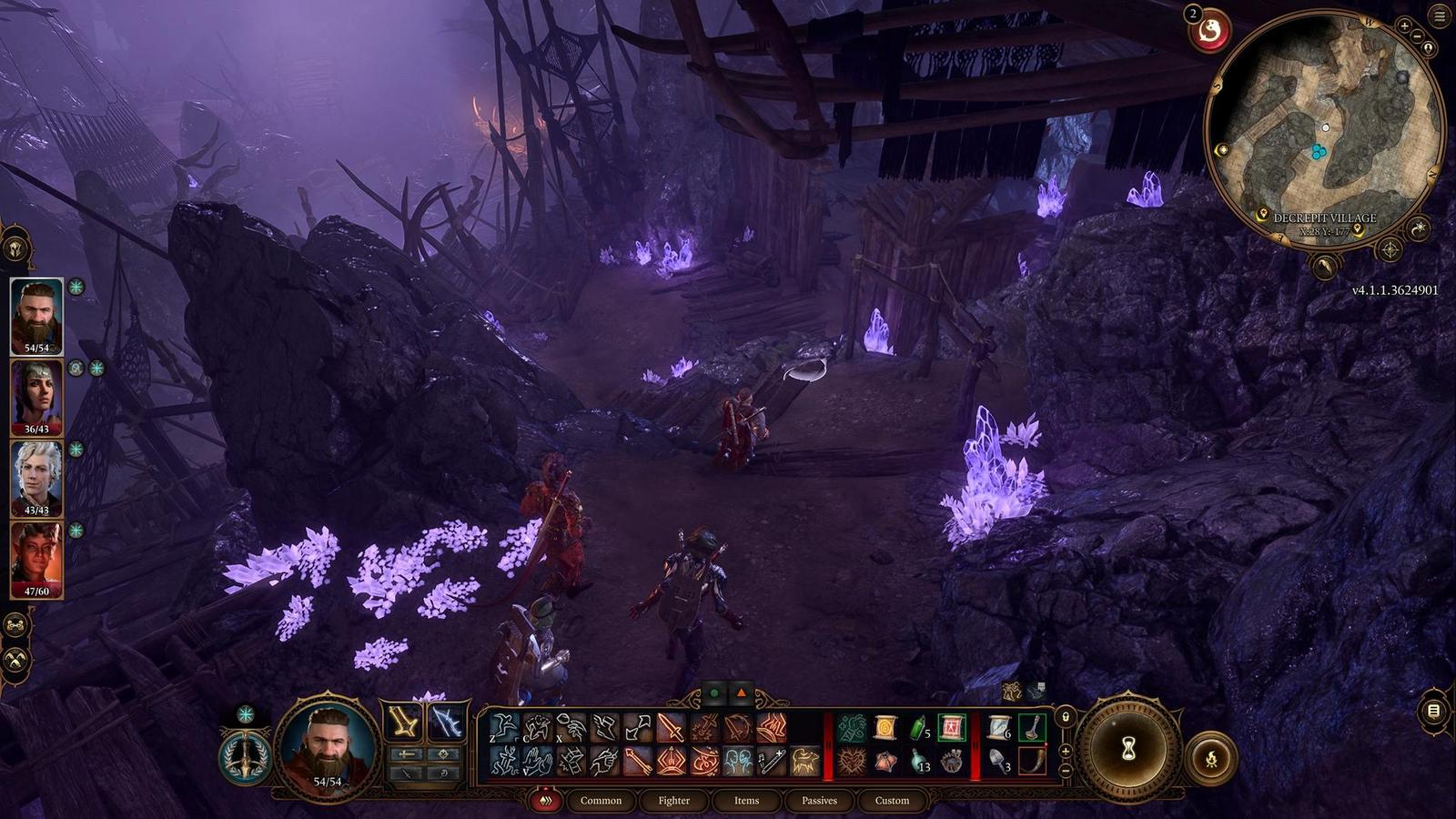1456x819 pixels.
Task: Select the white-haired companion portrait
Action: (x=36, y=477)
